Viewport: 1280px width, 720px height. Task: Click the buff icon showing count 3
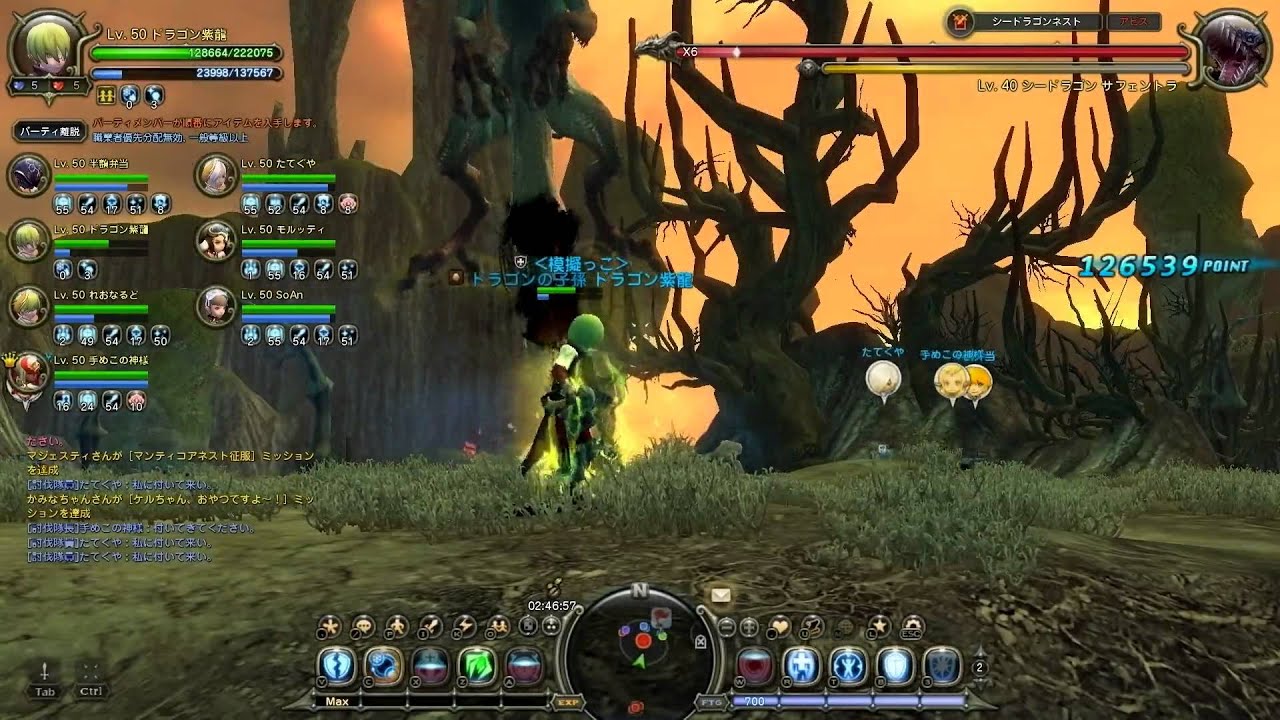coord(154,95)
